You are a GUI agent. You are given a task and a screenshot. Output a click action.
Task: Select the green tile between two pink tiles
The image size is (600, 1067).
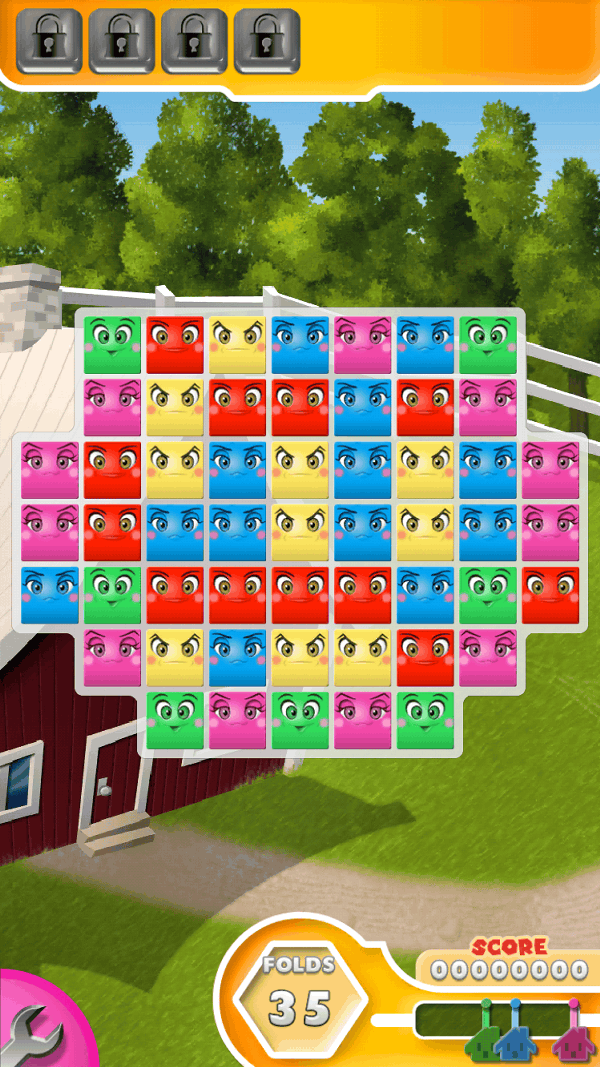[x=300, y=721]
